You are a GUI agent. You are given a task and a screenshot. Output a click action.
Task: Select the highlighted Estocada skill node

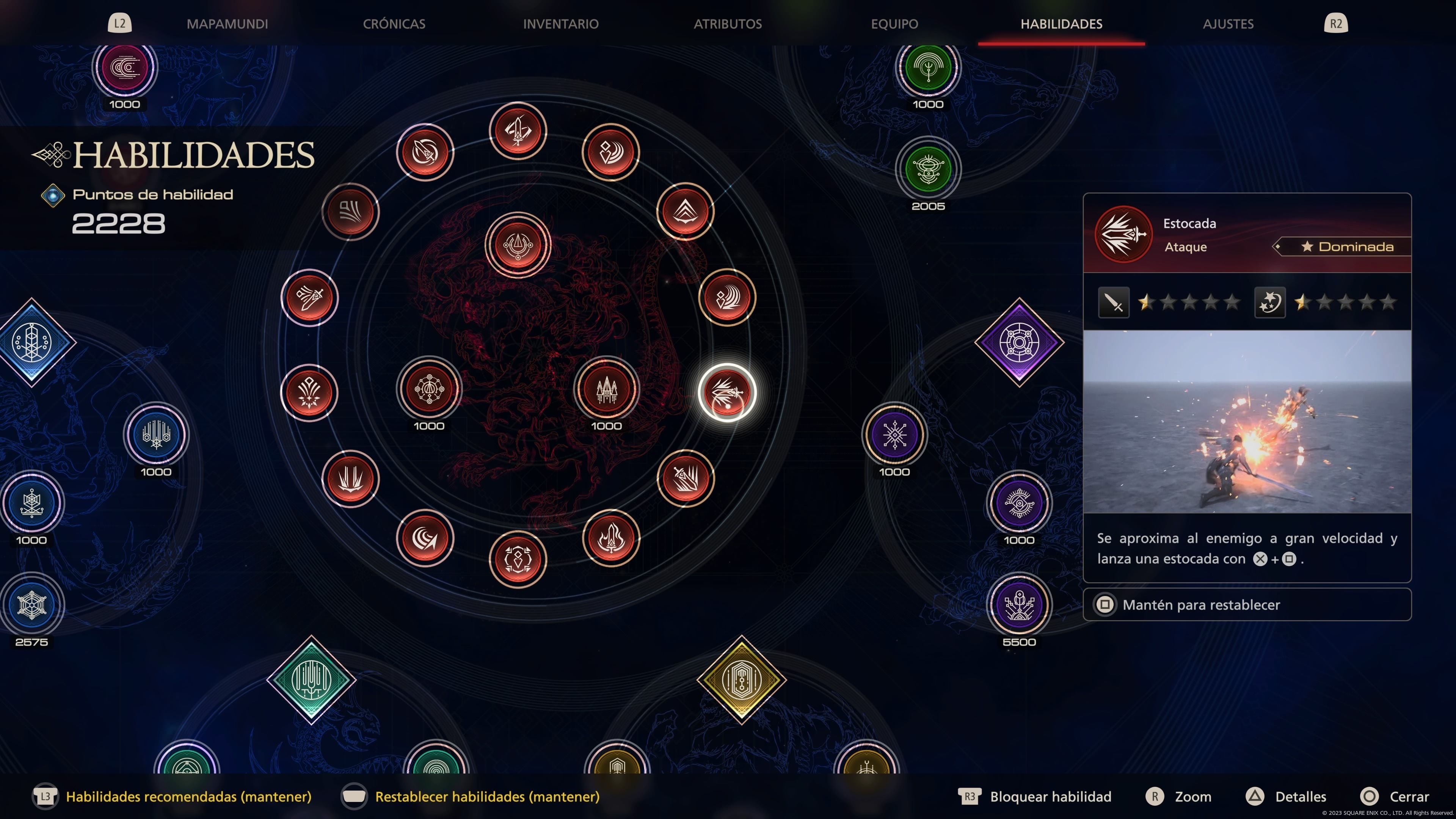tap(727, 392)
